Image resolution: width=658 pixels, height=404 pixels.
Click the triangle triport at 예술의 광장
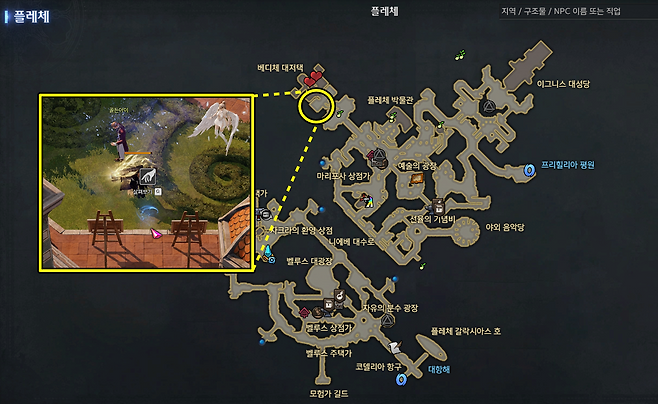[x=379, y=156]
